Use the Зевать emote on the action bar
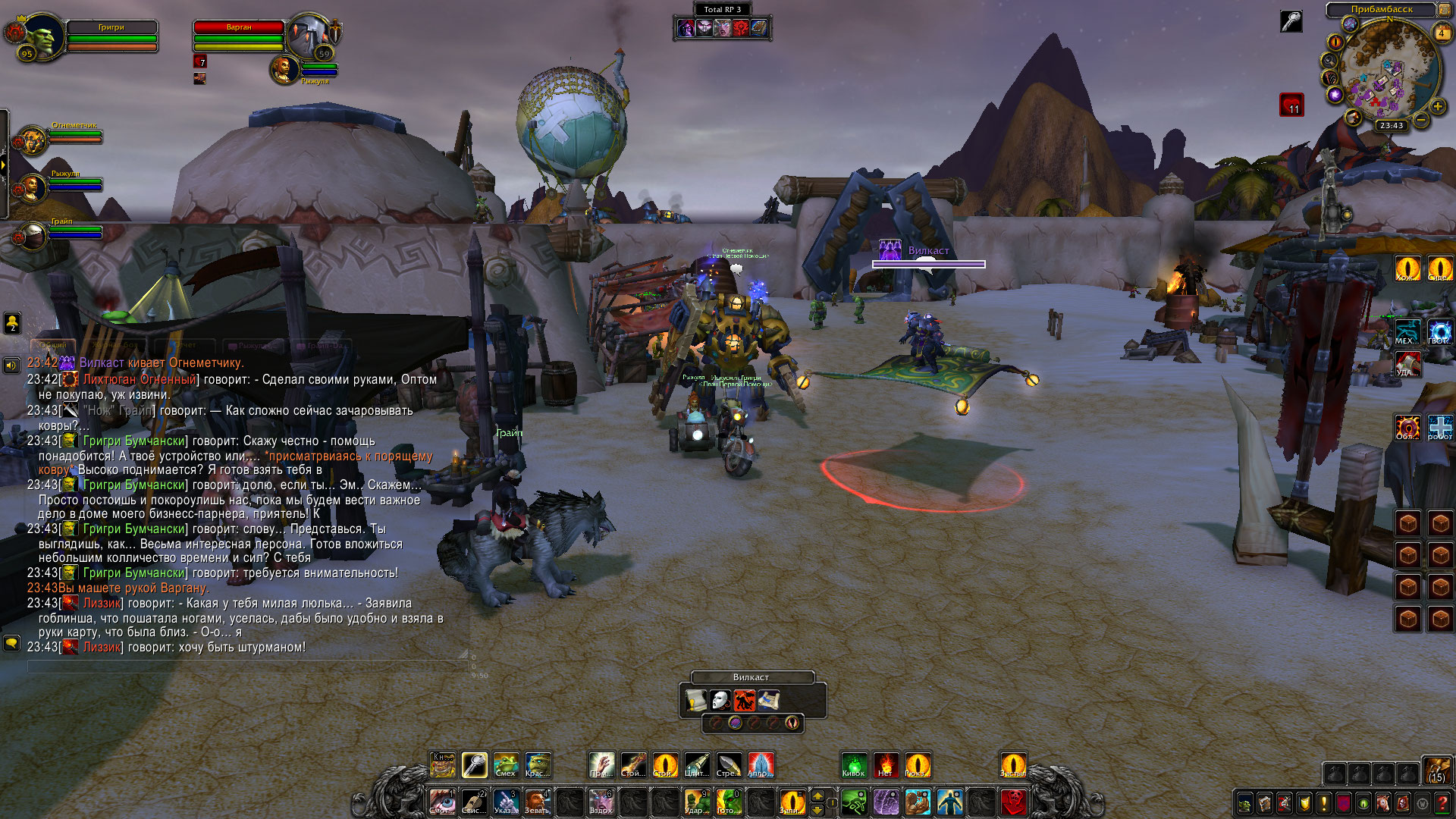The width and height of the screenshot is (1456, 819). (537, 802)
